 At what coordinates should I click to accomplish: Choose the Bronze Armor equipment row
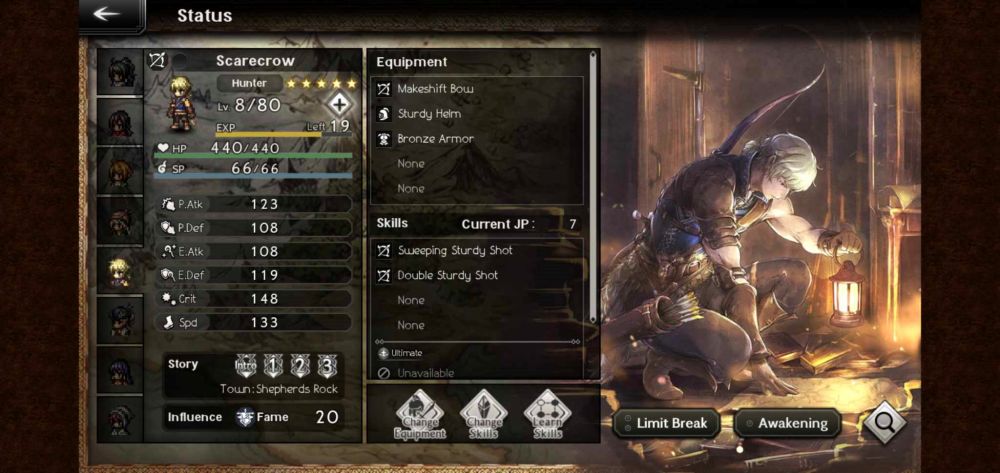pyautogui.click(x=476, y=139)
